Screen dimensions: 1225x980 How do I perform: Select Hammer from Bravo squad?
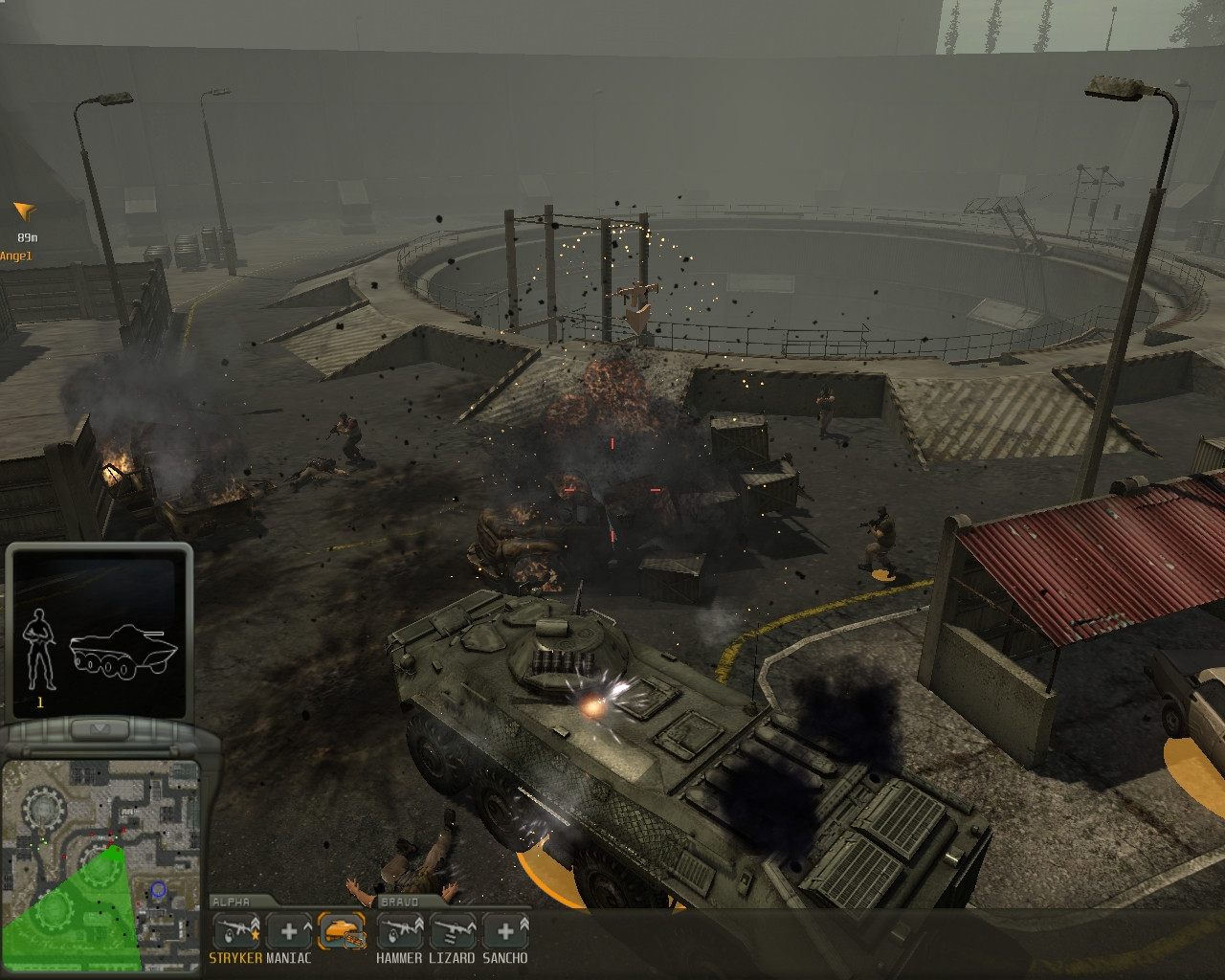399,931
